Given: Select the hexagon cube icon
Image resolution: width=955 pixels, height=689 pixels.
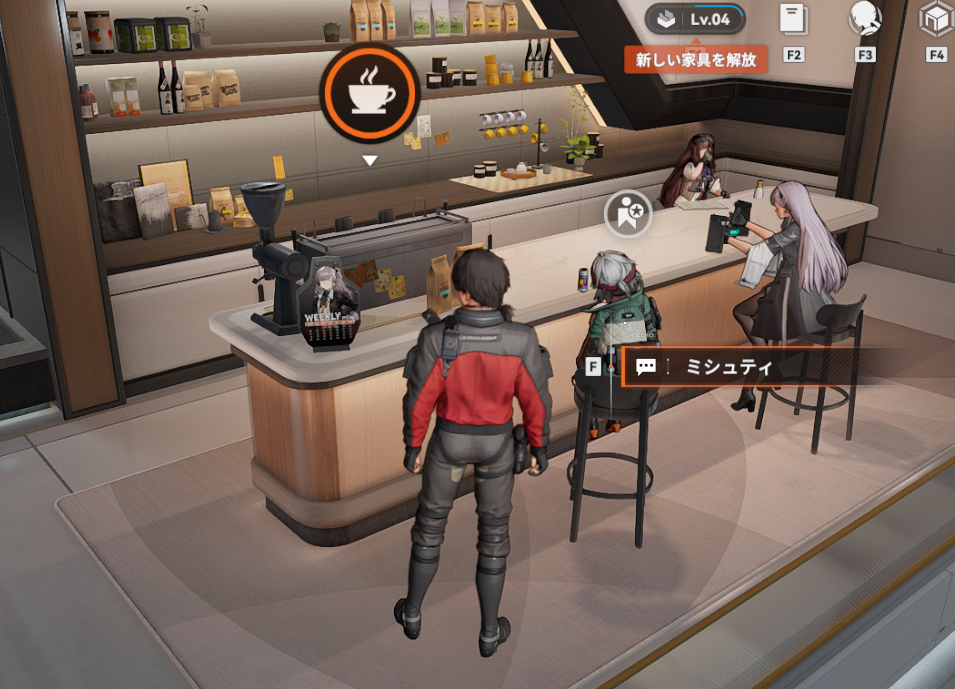Looking at the screenshot, I should 936,19.
